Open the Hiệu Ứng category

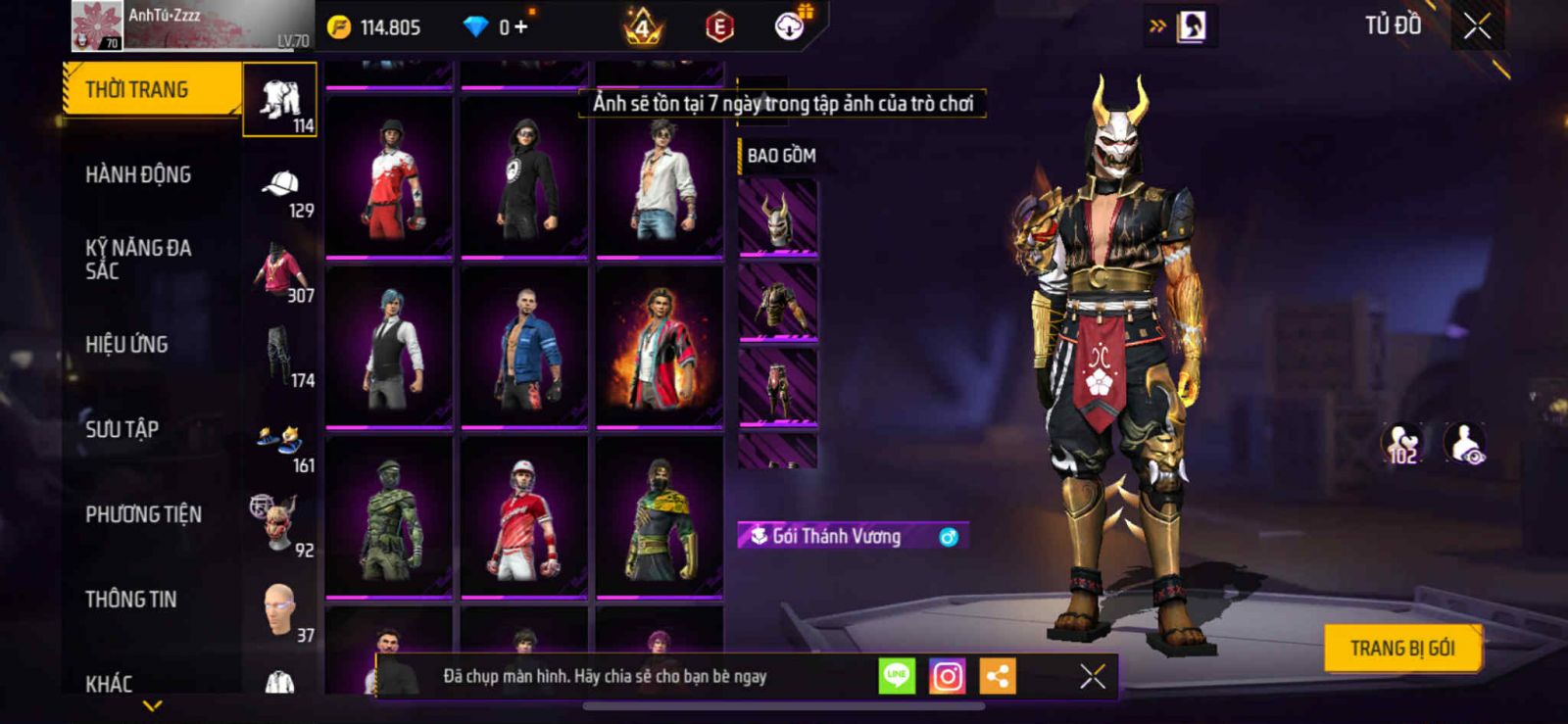click(x=126, y=345)
